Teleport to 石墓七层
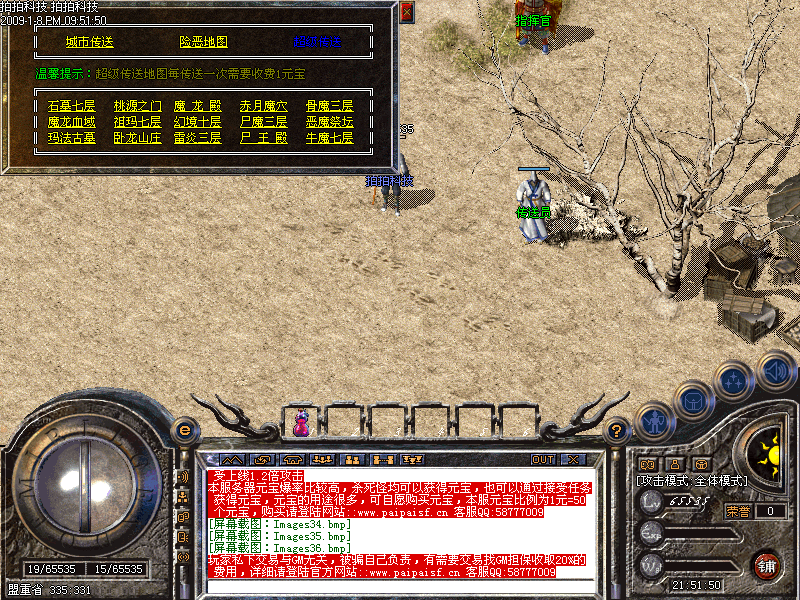The height and width of the screenshot is (600, 800). [x=72, y=106]
